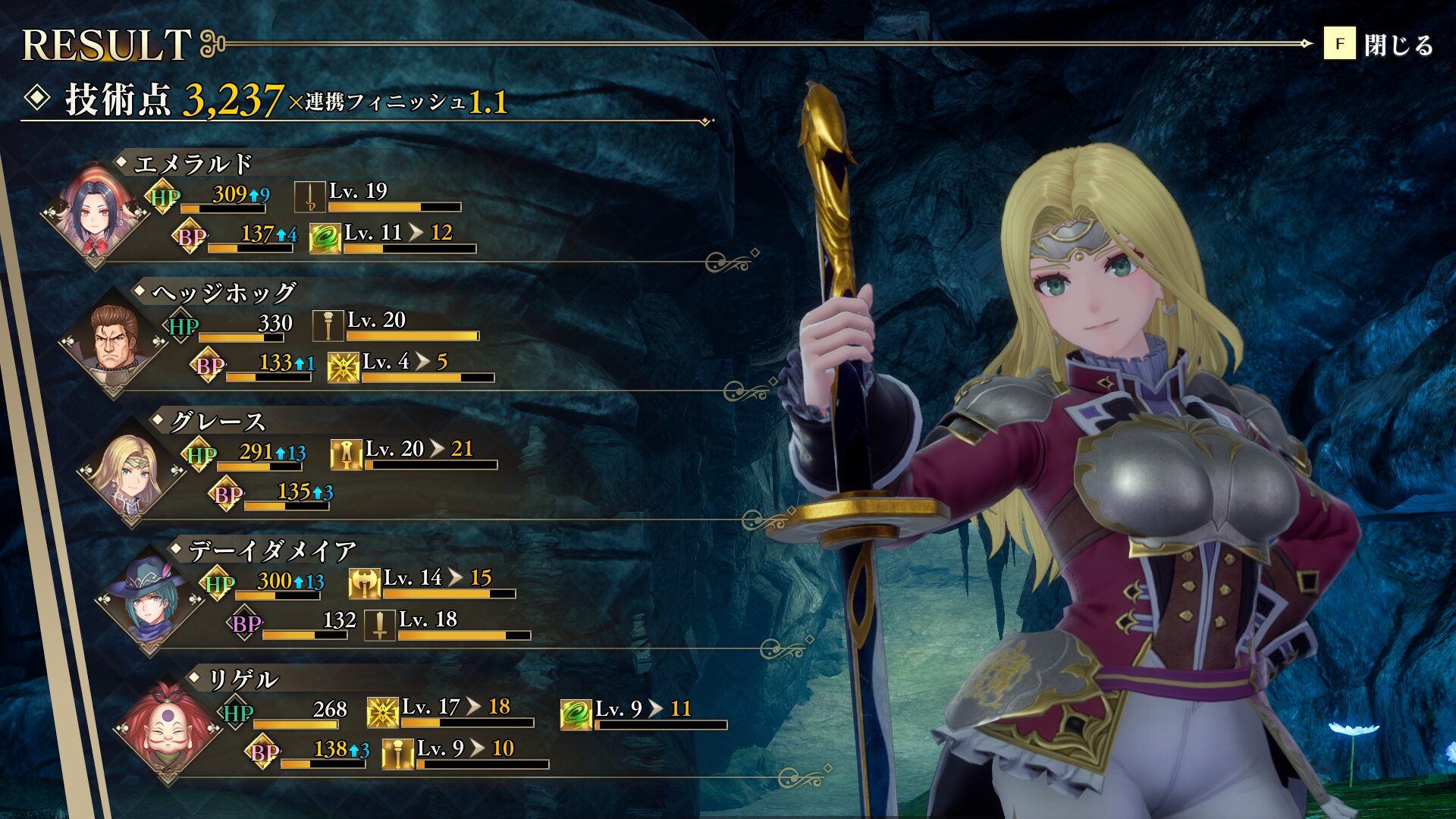Click エメラルド's green swirl skill icon
The image size is (1456, 819).
(325, 238)
